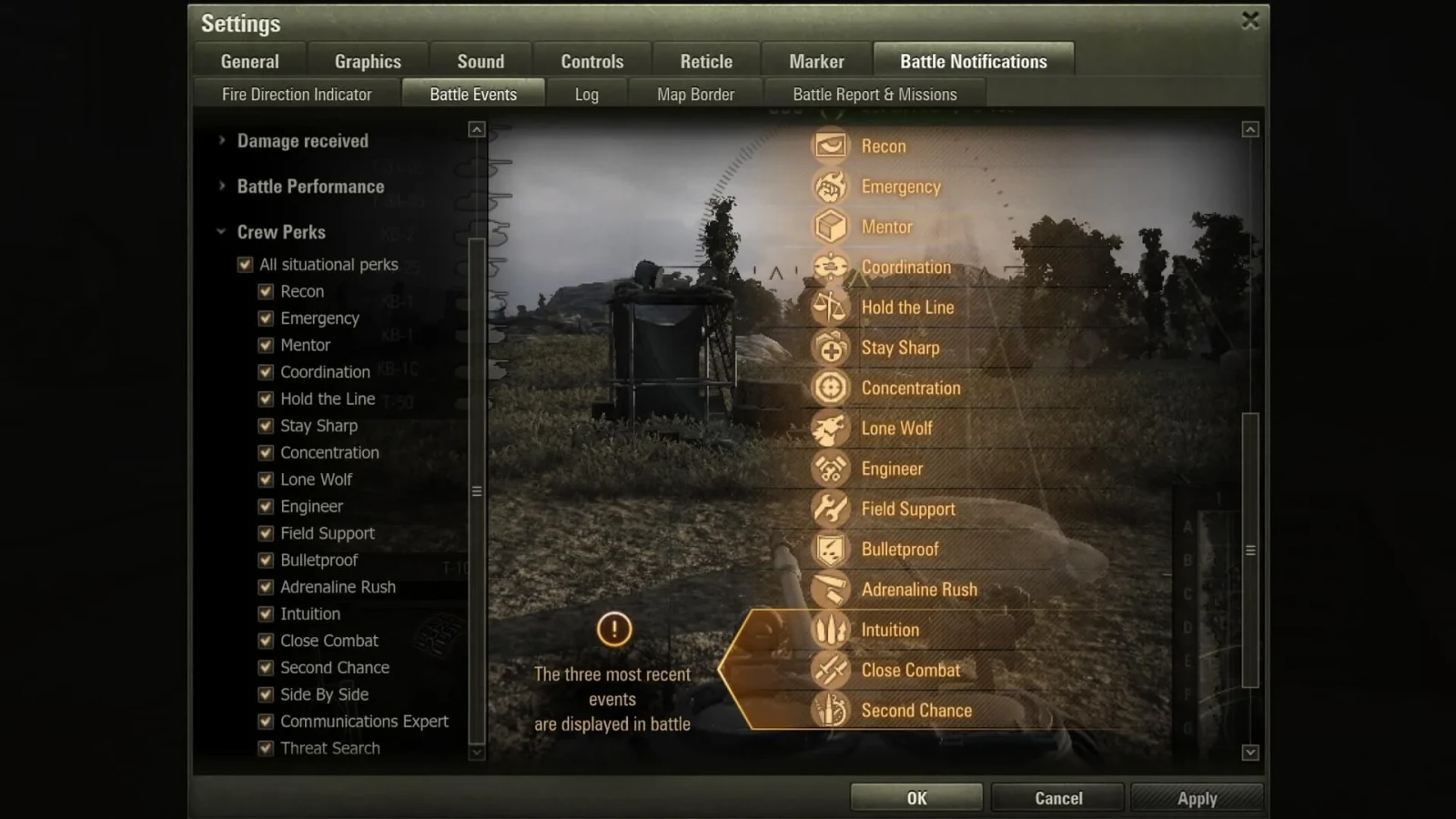This screenshot has height=819, width=1456.
Task: Switch to the General tab
Action: click(249, 61)
